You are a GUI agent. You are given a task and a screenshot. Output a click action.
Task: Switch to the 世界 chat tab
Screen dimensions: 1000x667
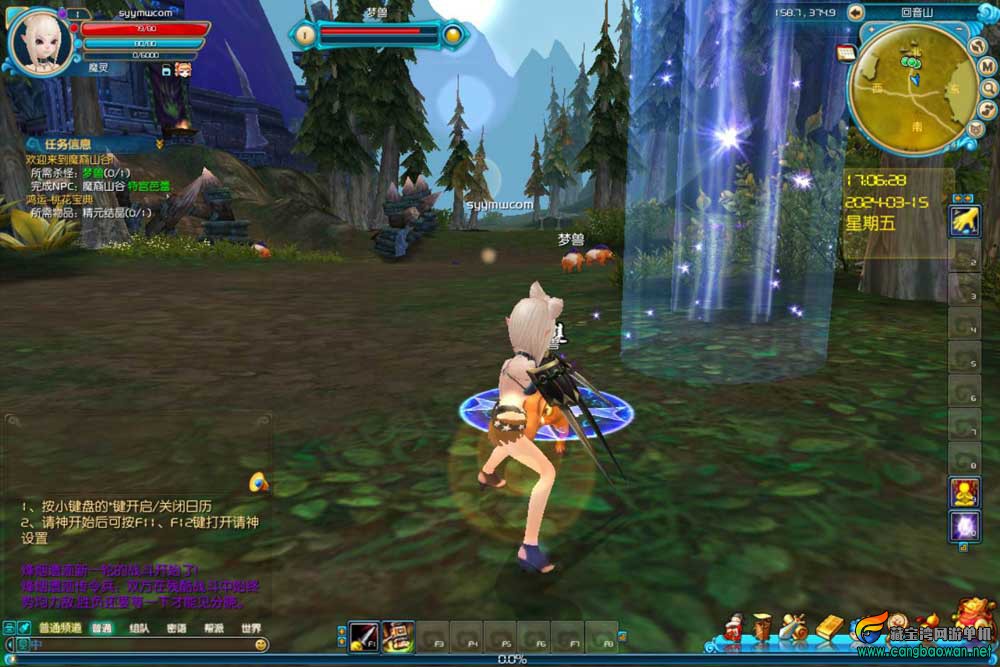[250, 629]
